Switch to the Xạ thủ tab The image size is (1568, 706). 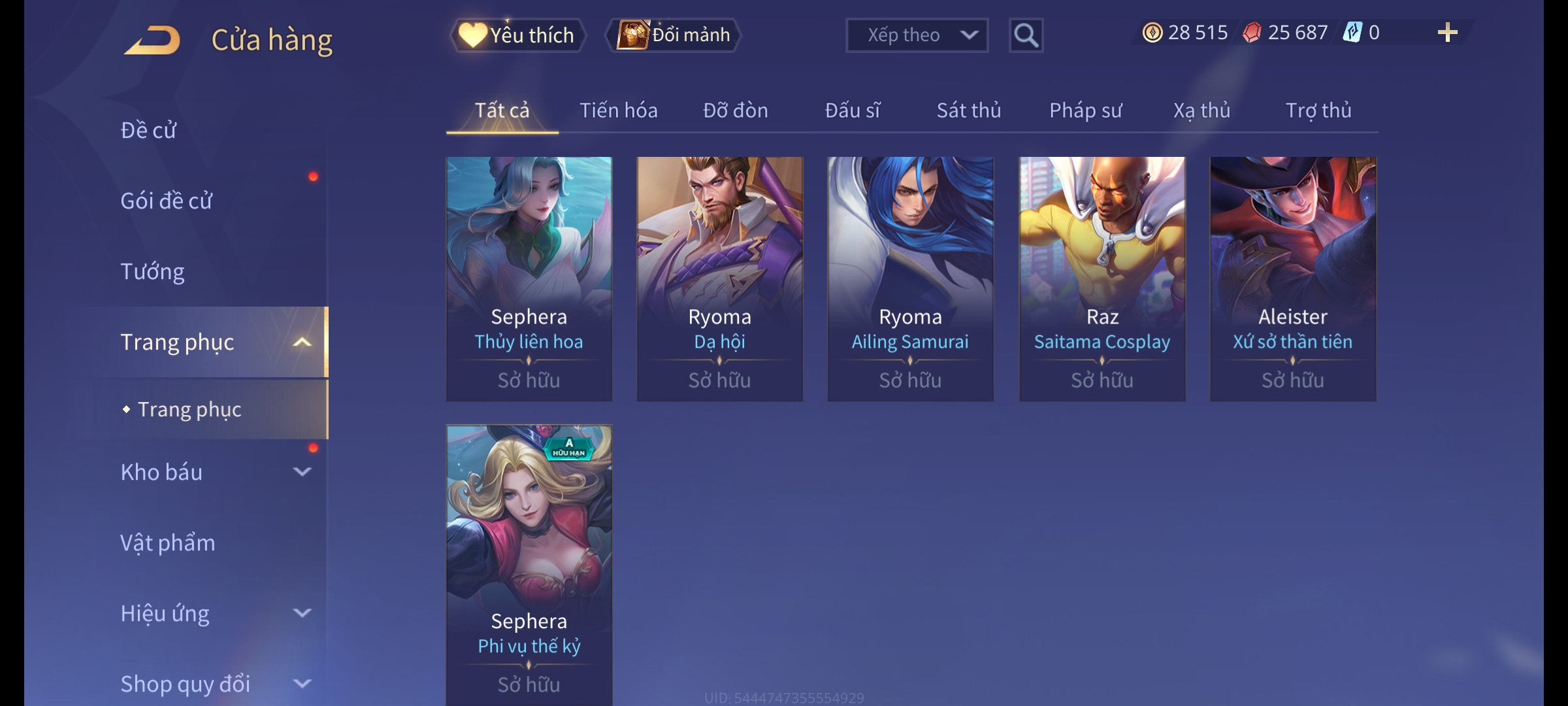(x=1201, y=110)
